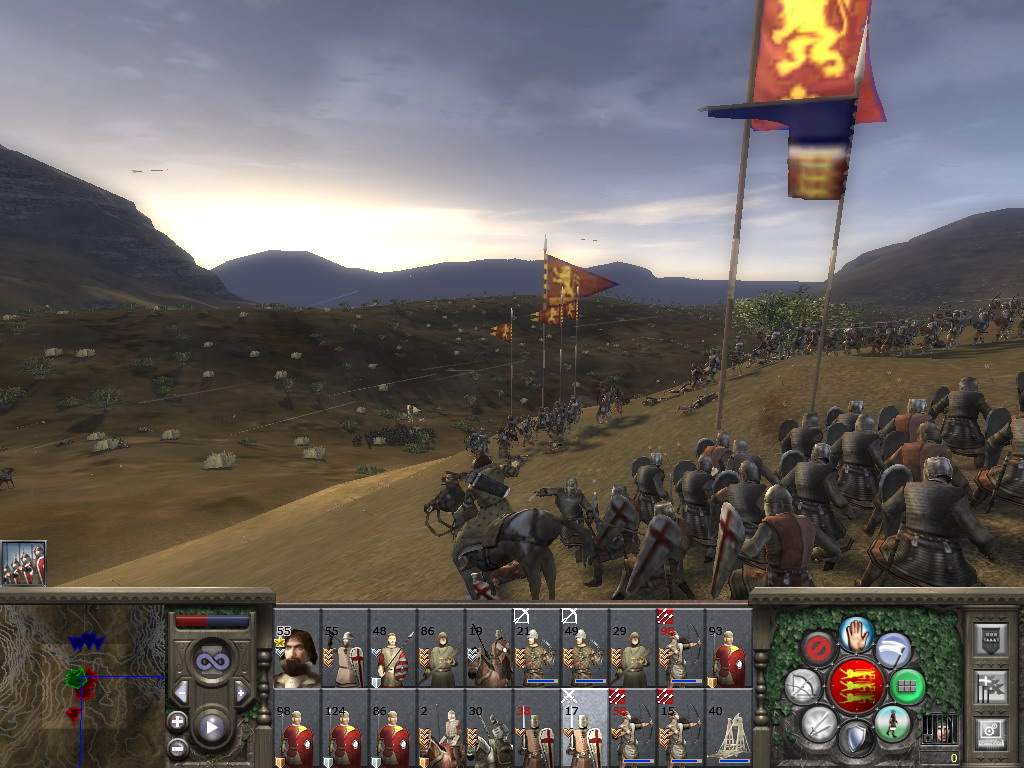The width and height of the screenshot is (1024, 768).
Task: Activate the crossed swords melee button
Action: click(x=820, y=723)
